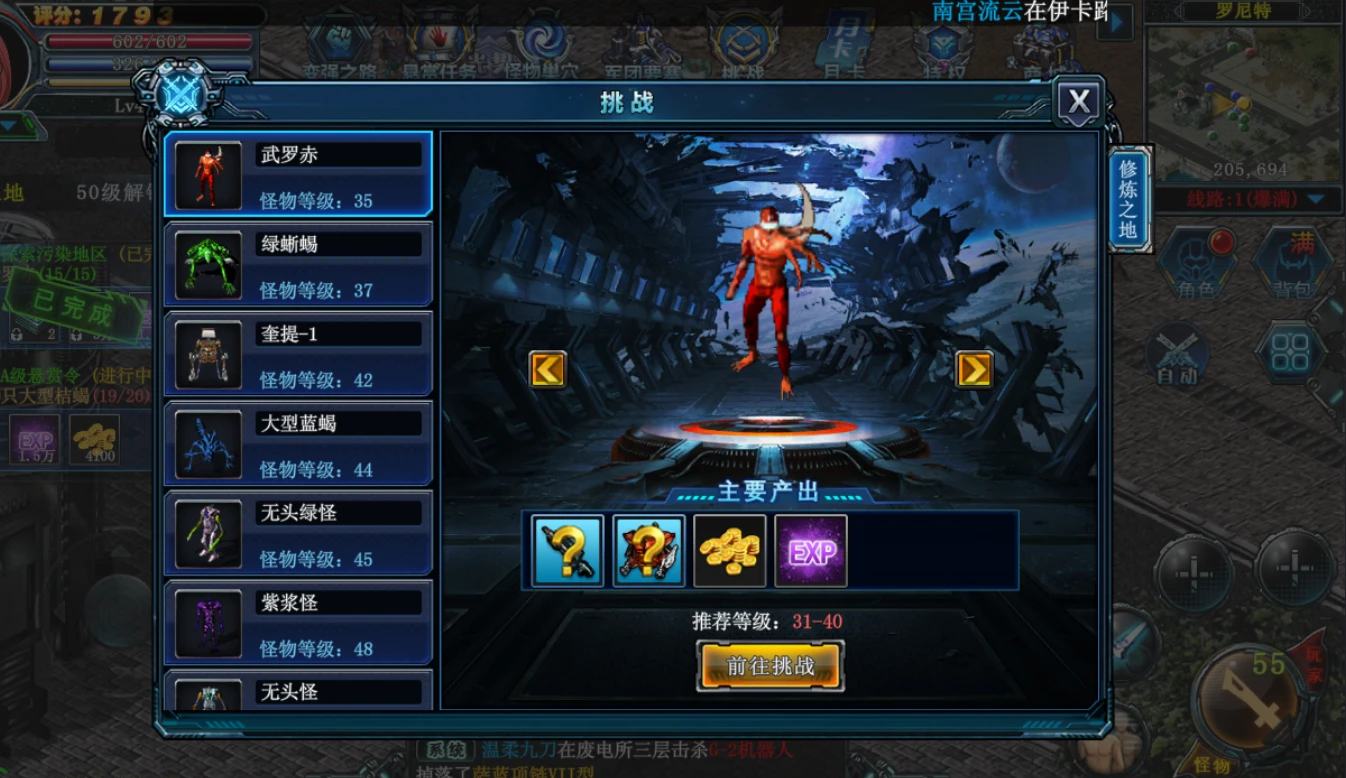
Task: Choose 无头绿怪 from the list
Action: pyautogui.click(x=298, y=533)
